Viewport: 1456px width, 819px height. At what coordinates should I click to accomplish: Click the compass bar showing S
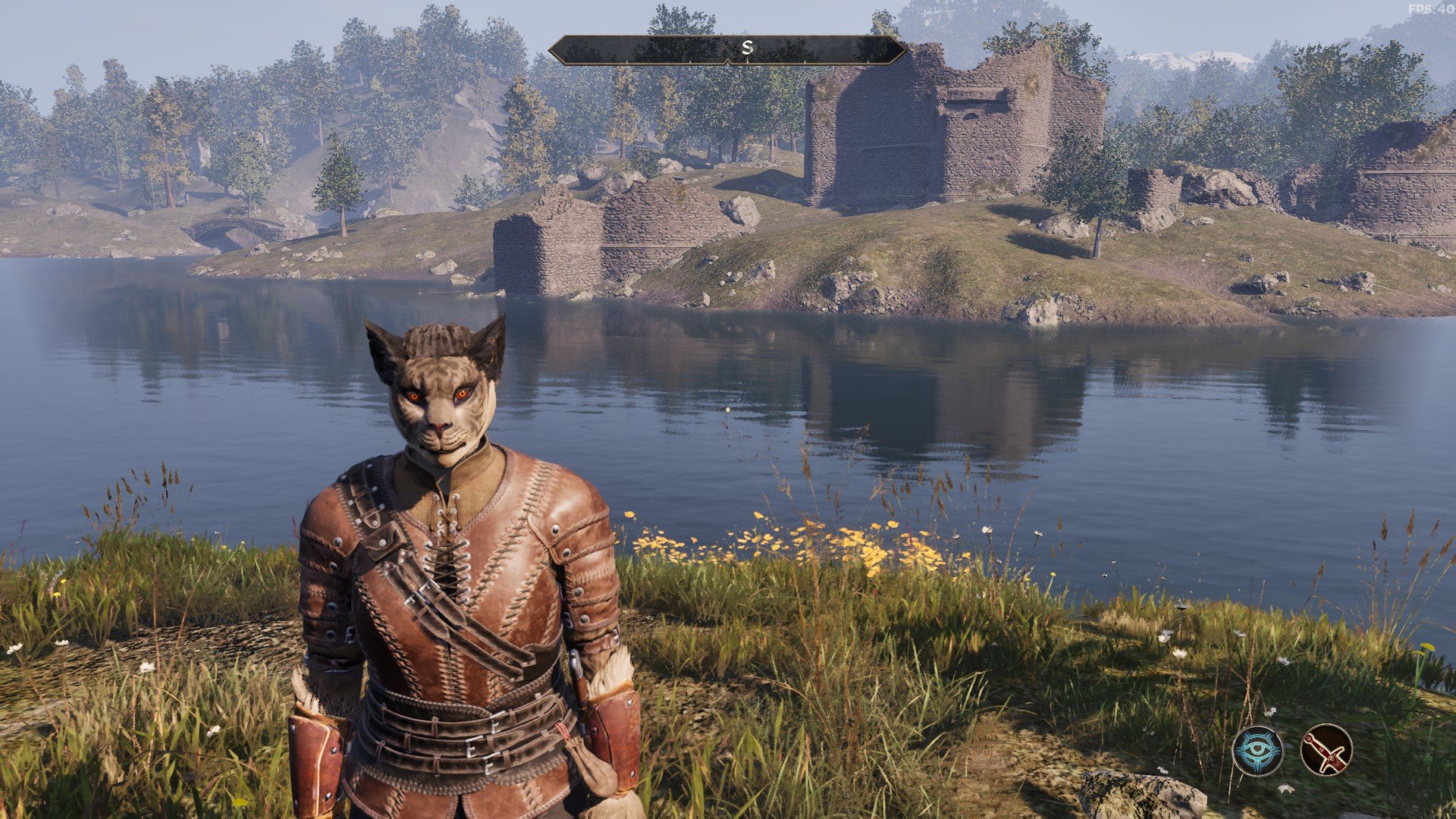[727, 49]
